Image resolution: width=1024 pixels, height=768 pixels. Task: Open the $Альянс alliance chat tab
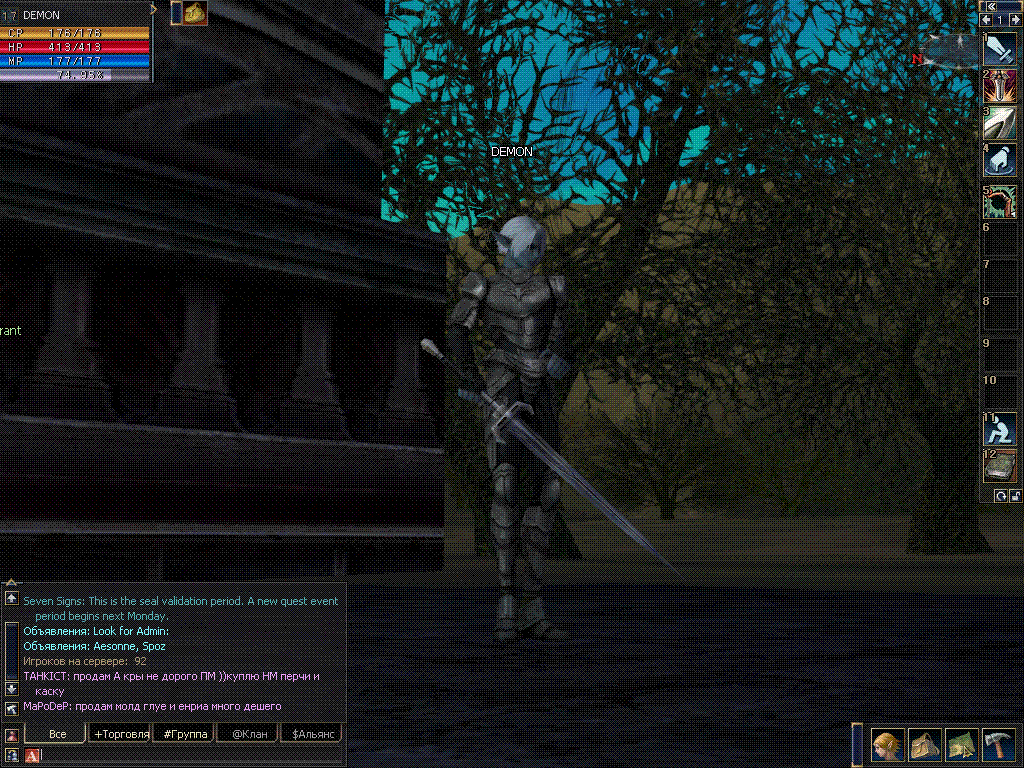tap(311, 734)
